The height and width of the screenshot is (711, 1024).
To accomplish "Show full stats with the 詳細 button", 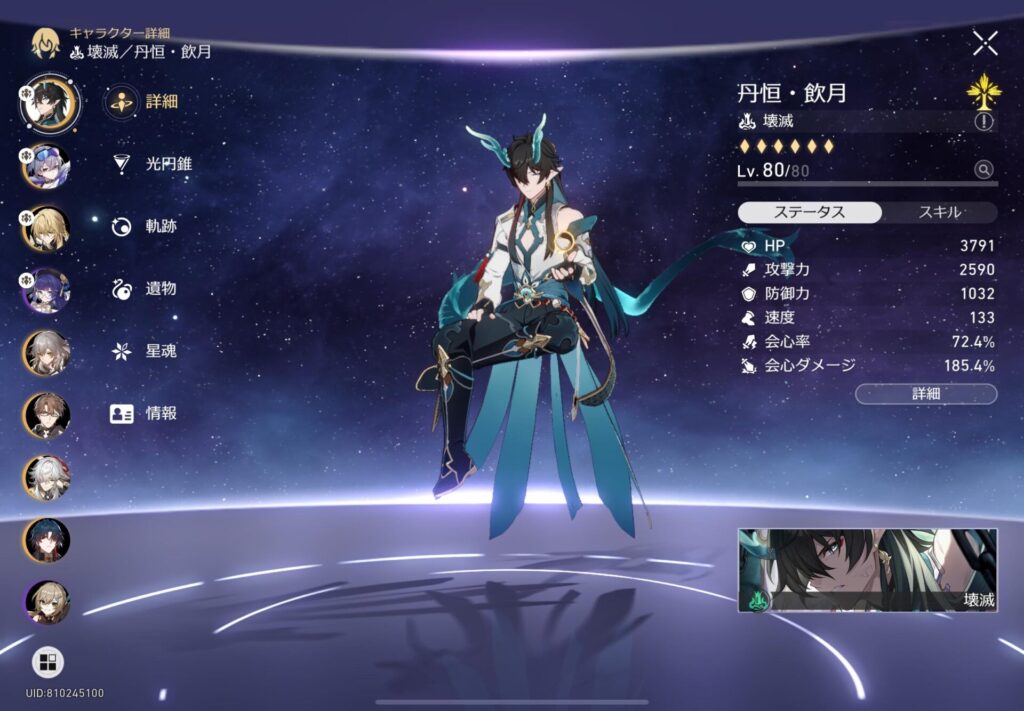I will (x=926, y=394).
